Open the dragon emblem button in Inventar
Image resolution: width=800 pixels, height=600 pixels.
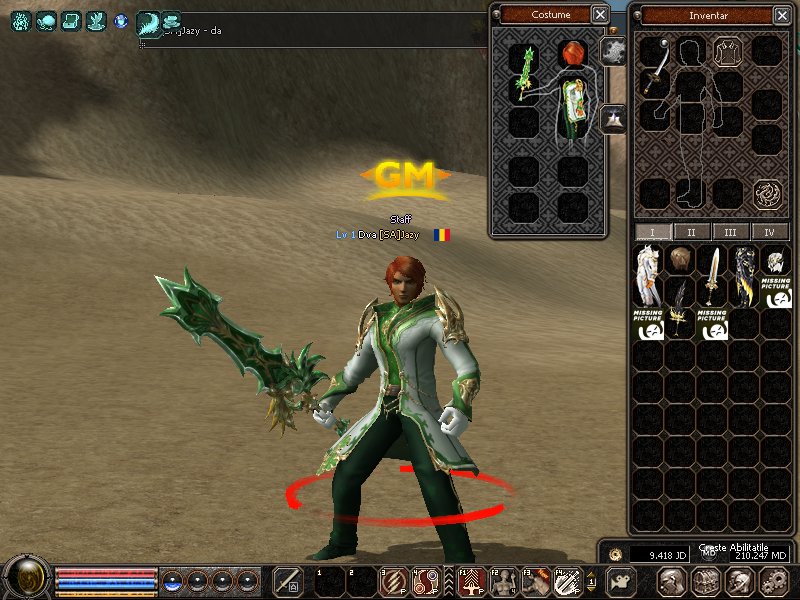coord(768,192)
